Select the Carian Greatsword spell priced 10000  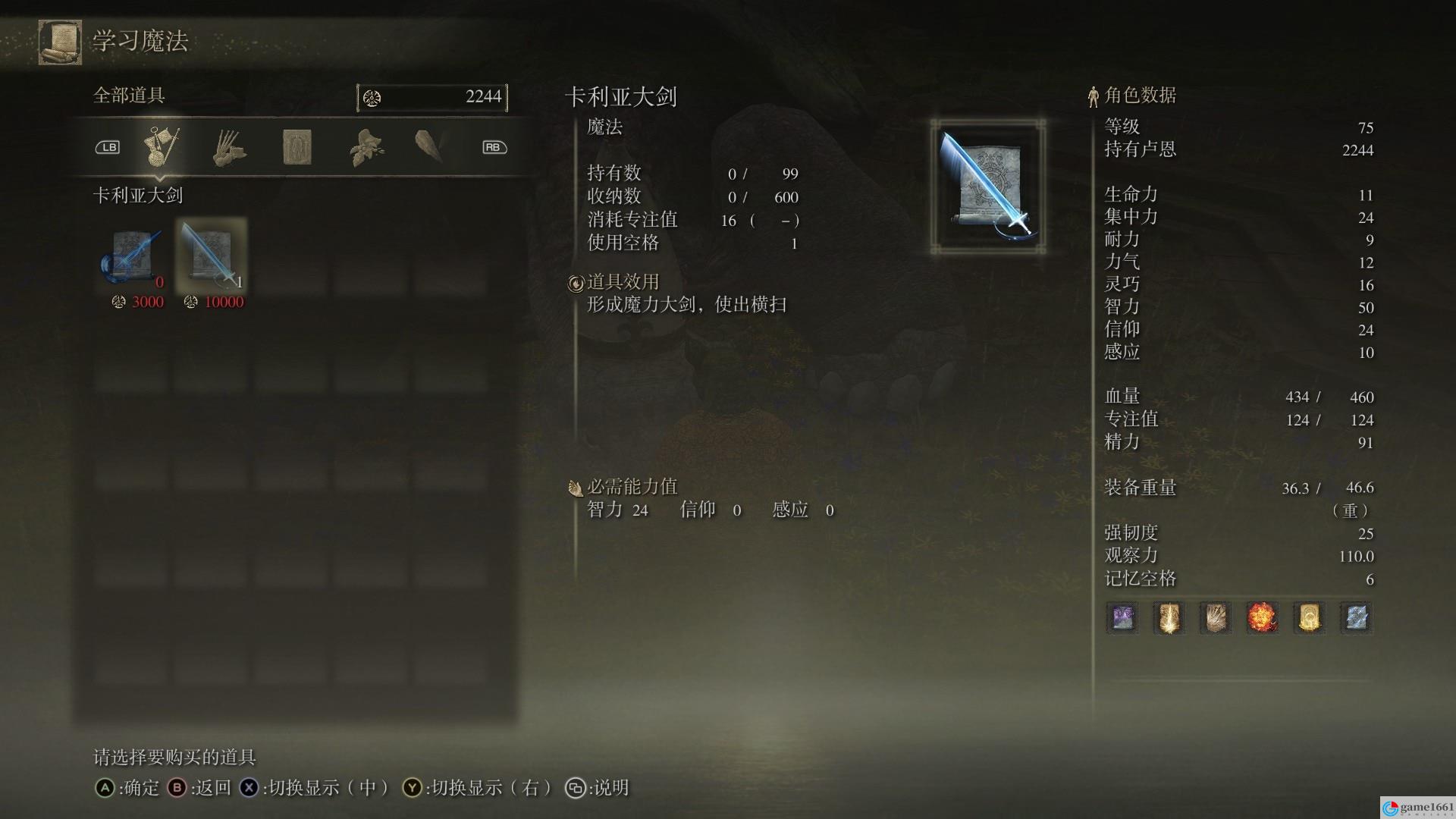coord(212,256)
